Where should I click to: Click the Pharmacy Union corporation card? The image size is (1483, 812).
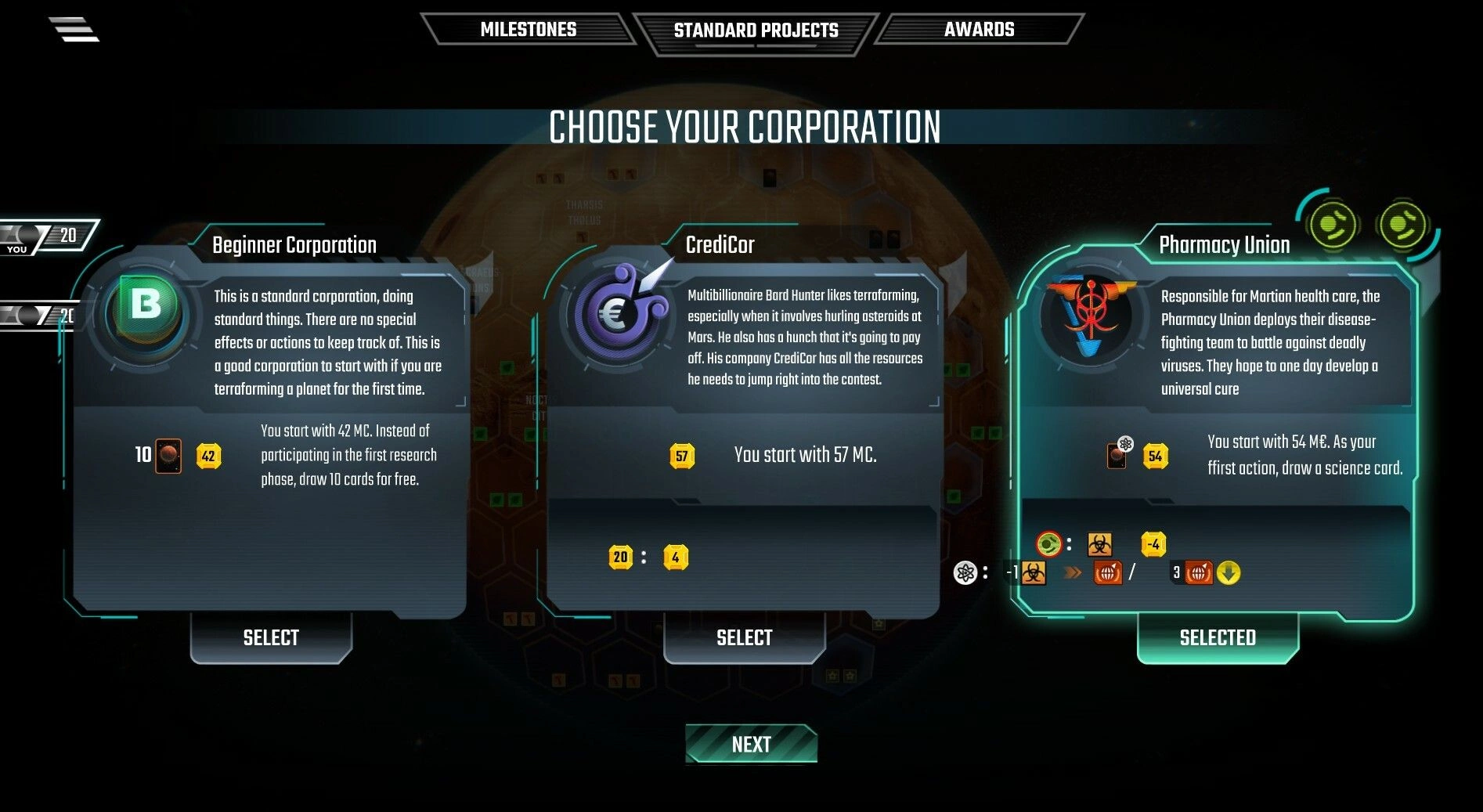(1216, 423)
